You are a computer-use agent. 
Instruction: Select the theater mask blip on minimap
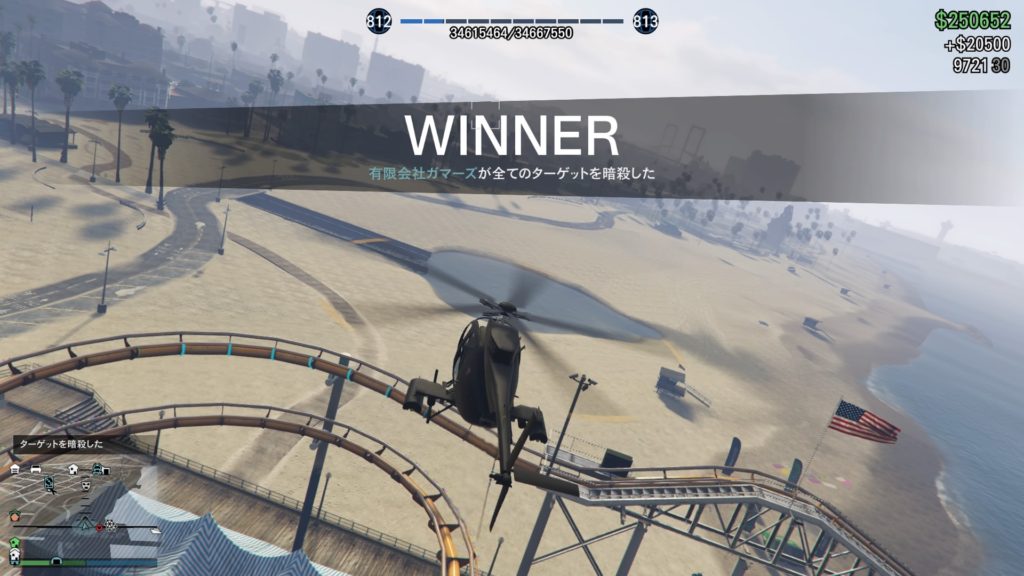(85, 485)
